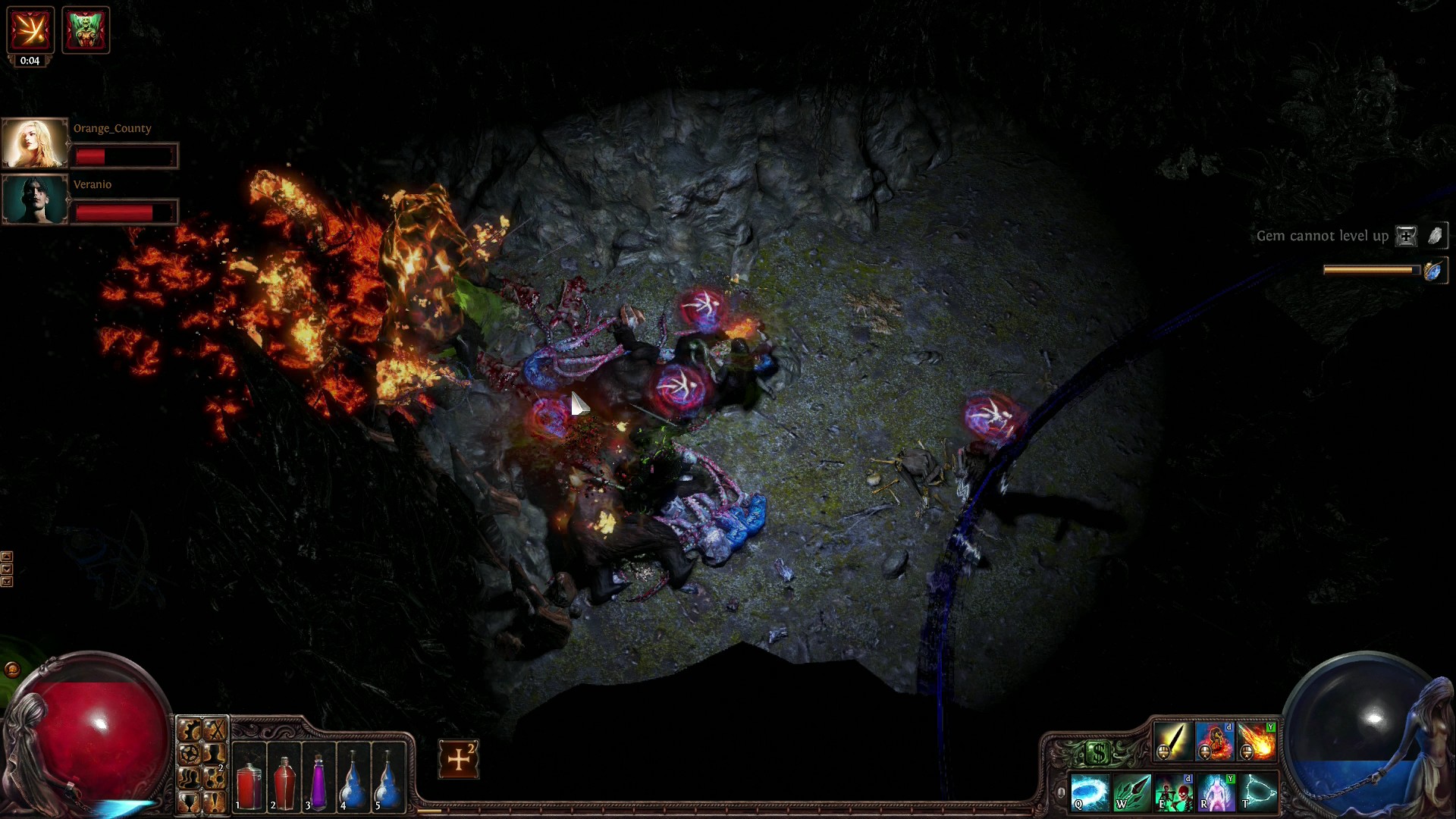This screenshot has width=1456, height=819.
Task: Select the green arrow volley skill (W)
Action: (1131, 792)
